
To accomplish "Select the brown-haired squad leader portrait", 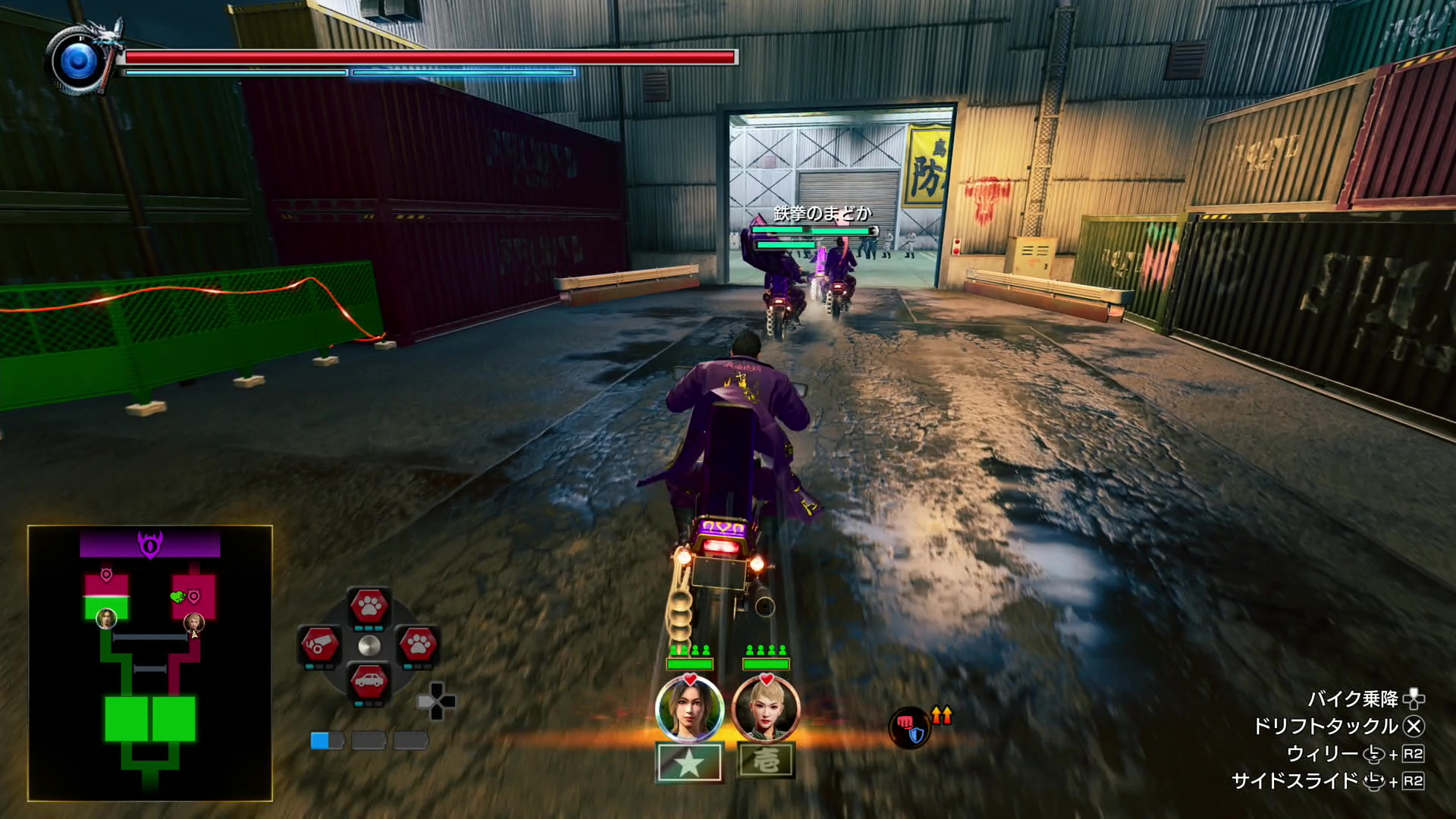I will pos(689,709).
